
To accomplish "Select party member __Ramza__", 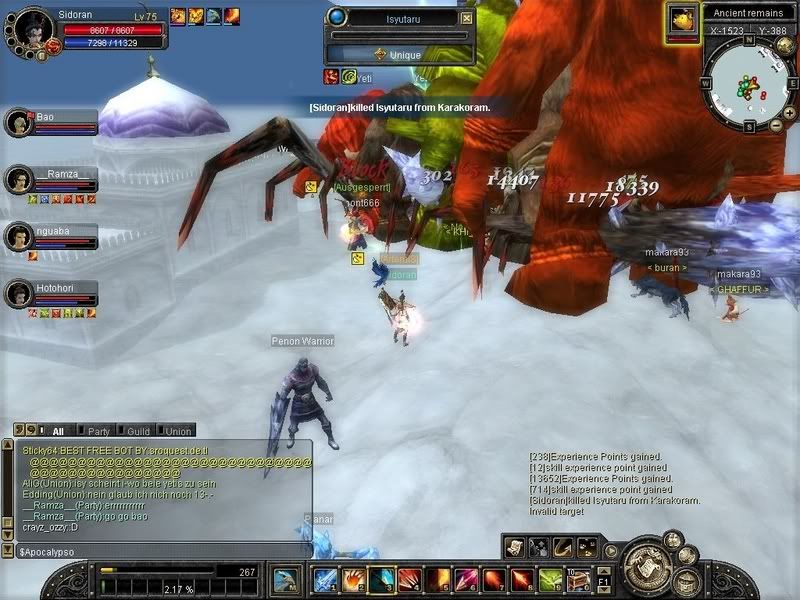I will point(20,179).
